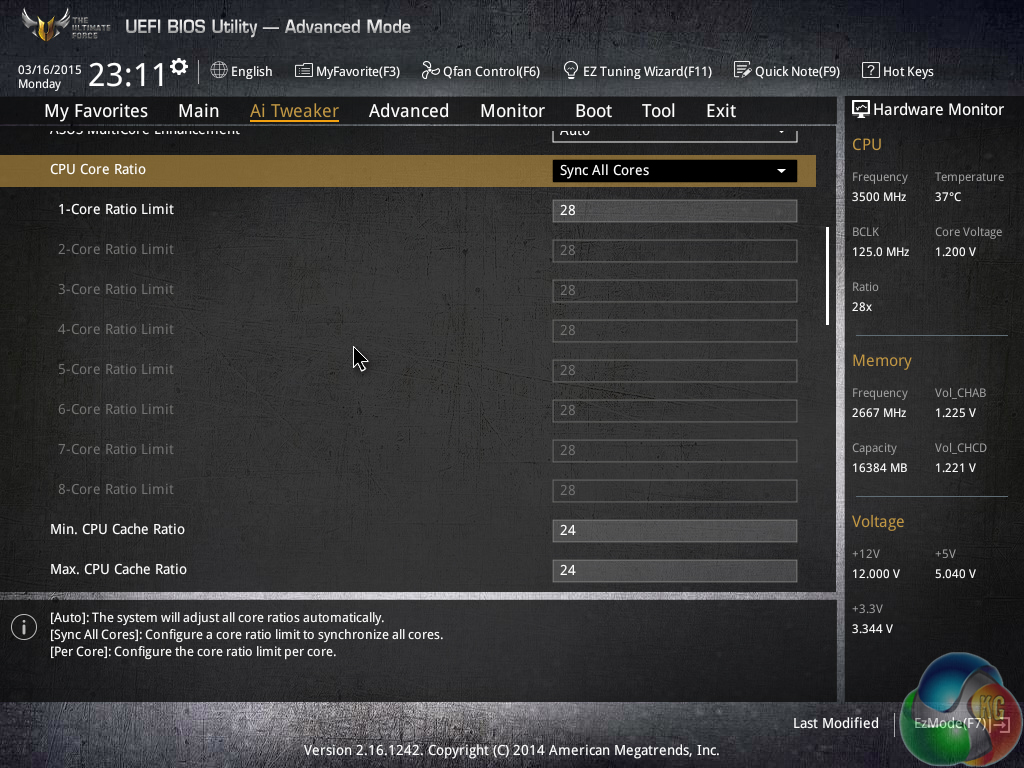Open the Main tab
This screenshot has width=1024, height=768.
point(198,111)
